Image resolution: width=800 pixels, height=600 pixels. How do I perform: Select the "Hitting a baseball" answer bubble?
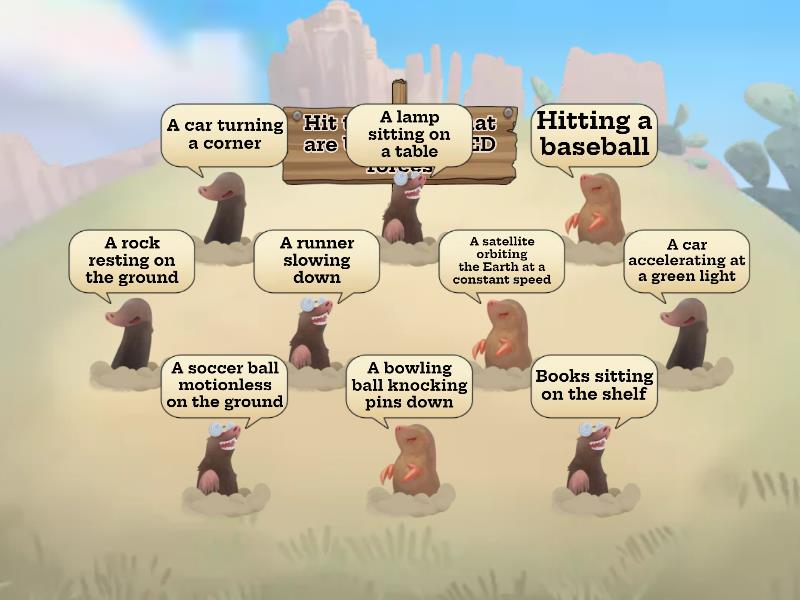point(594,135)
